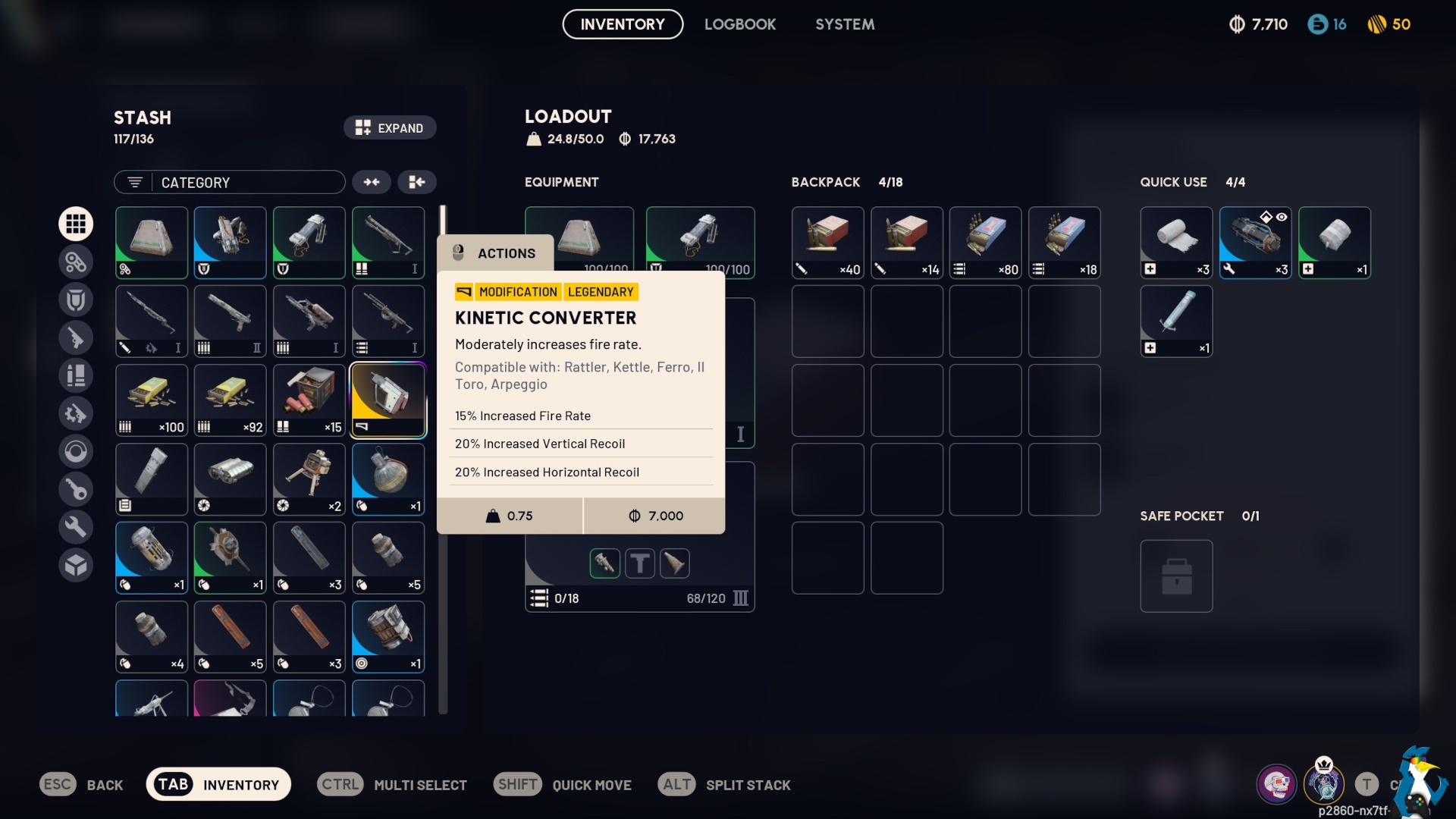Filter stash by wrench tools category

pos(76,527)
